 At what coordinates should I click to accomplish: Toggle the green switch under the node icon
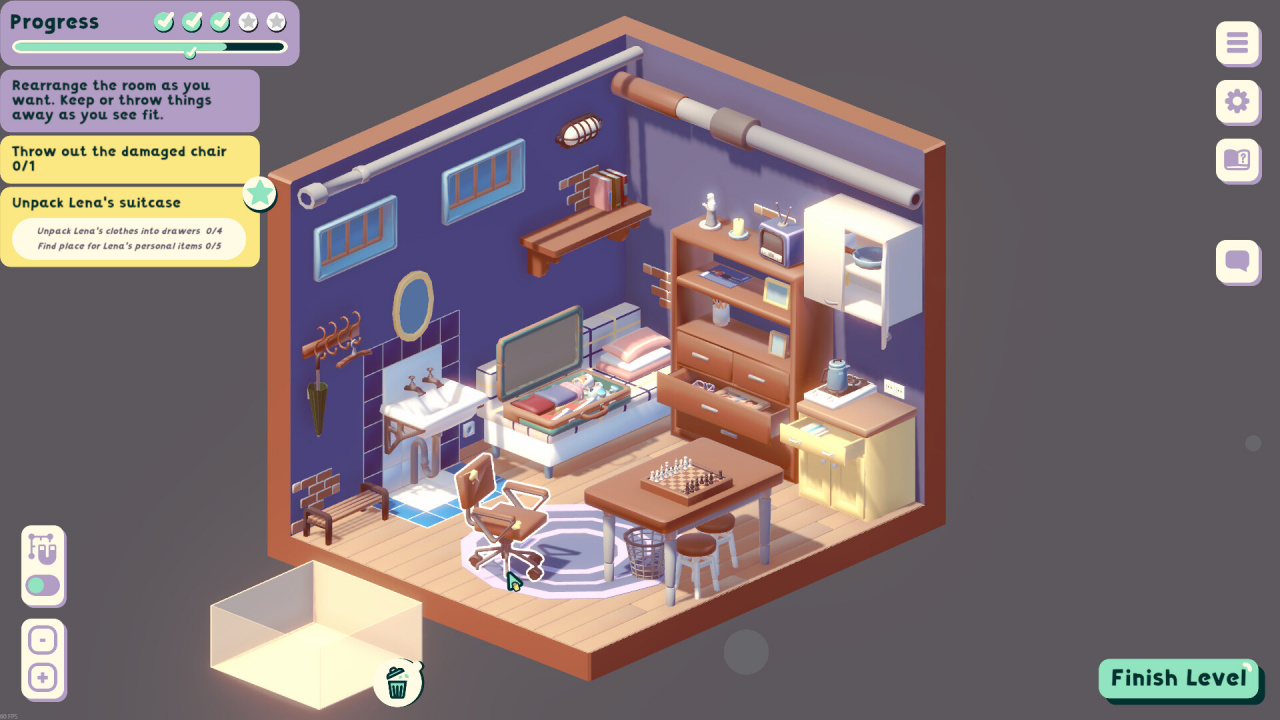coord(43,585)
